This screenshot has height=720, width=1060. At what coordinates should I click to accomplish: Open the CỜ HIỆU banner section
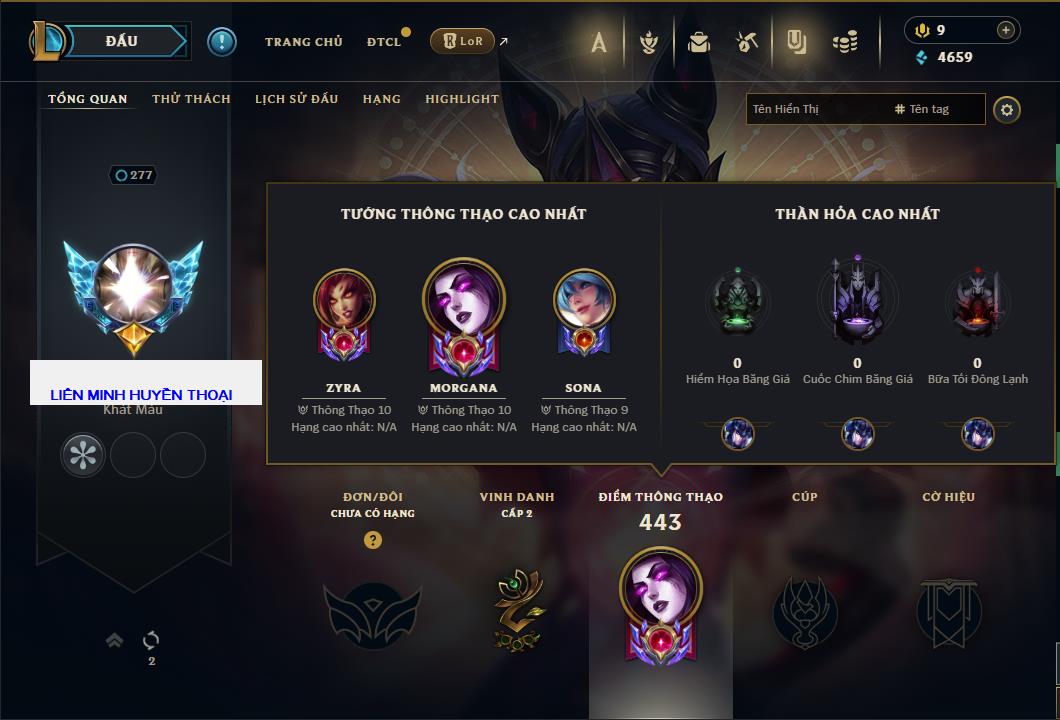click(948, 610)
